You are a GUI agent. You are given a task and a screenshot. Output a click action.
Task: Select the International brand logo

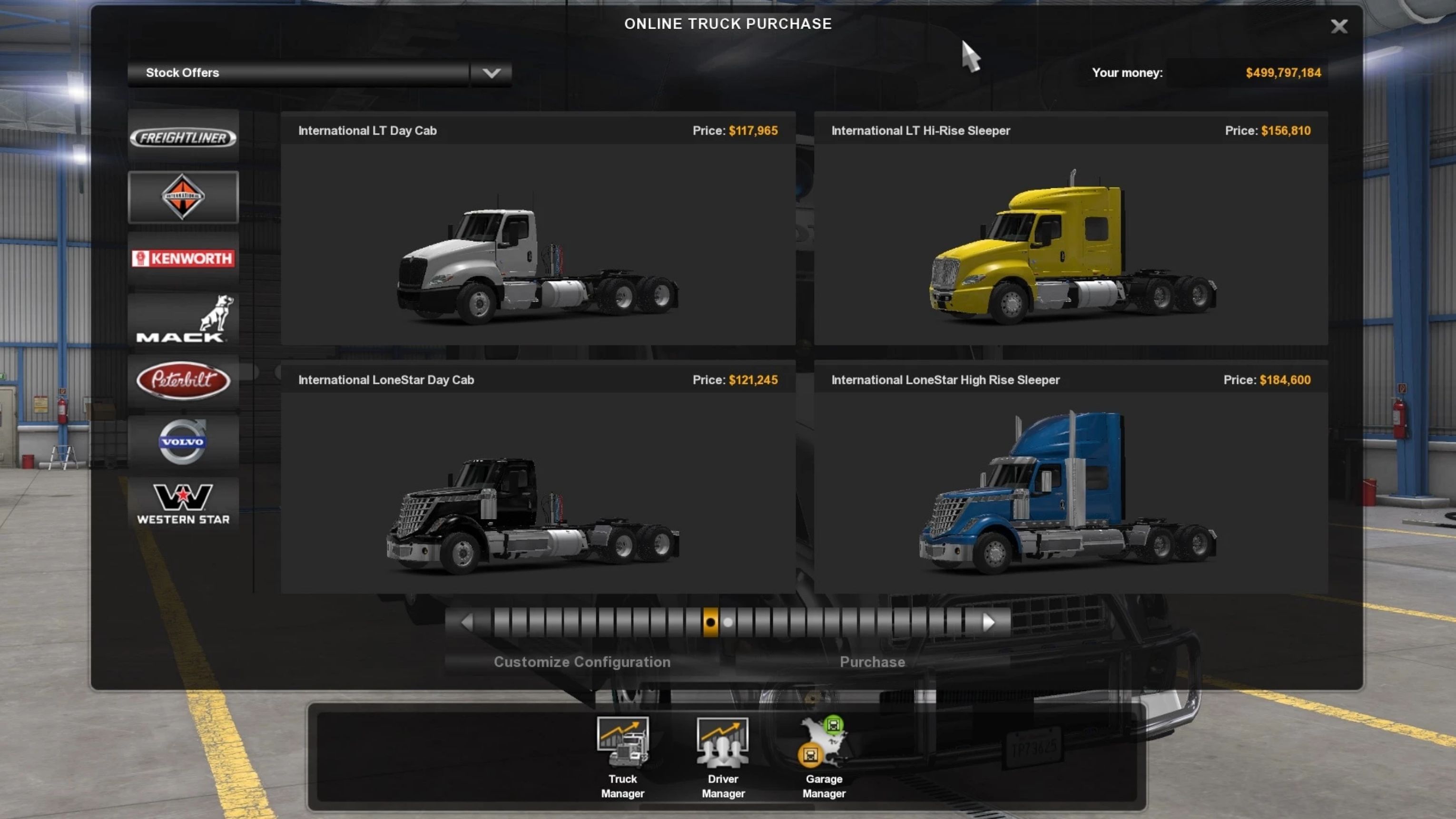point(183,197)
